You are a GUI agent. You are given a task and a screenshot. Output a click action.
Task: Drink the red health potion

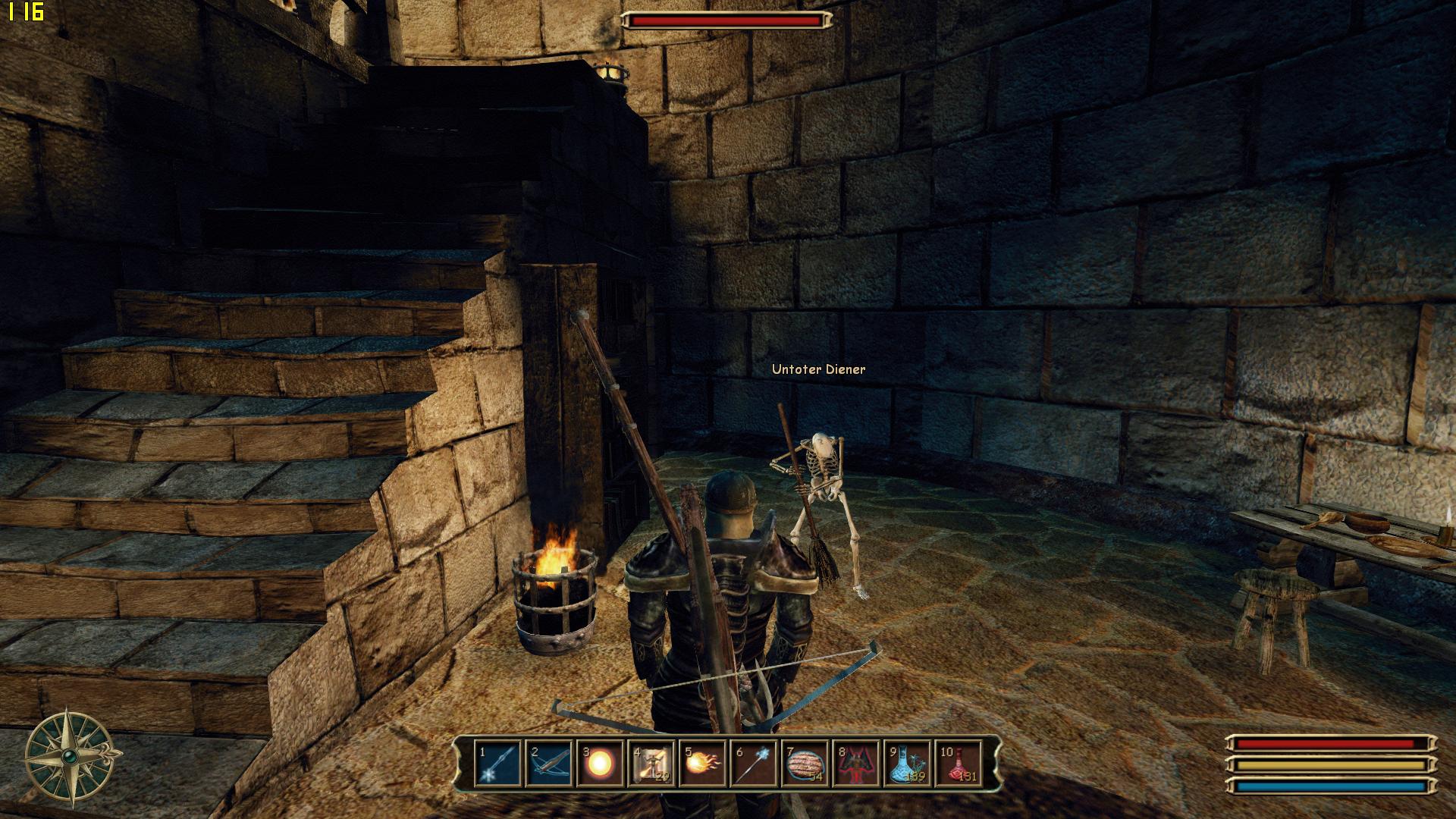[x=959, y=764]
